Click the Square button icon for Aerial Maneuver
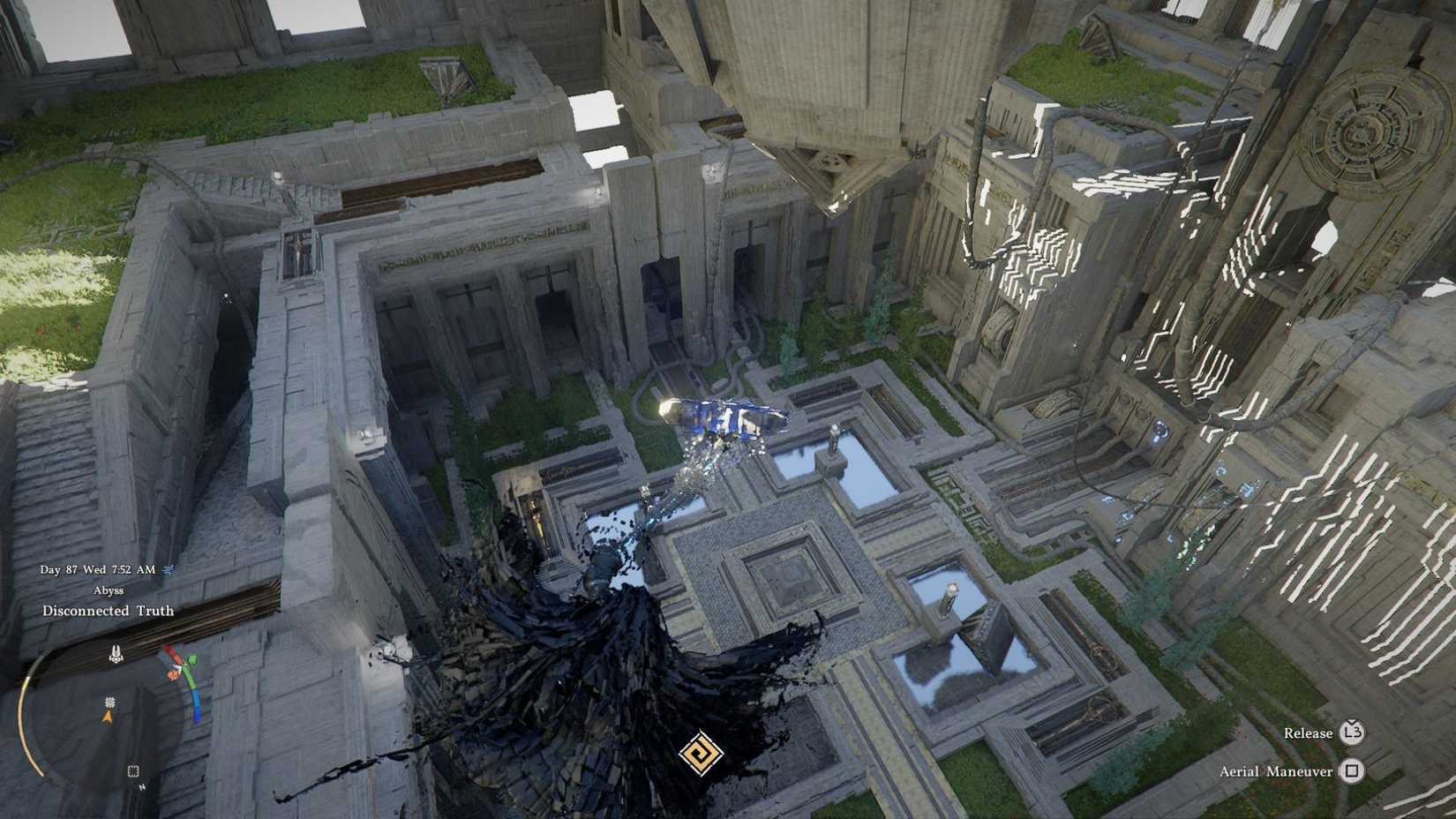1456x819 pixels. point(1352,770)
